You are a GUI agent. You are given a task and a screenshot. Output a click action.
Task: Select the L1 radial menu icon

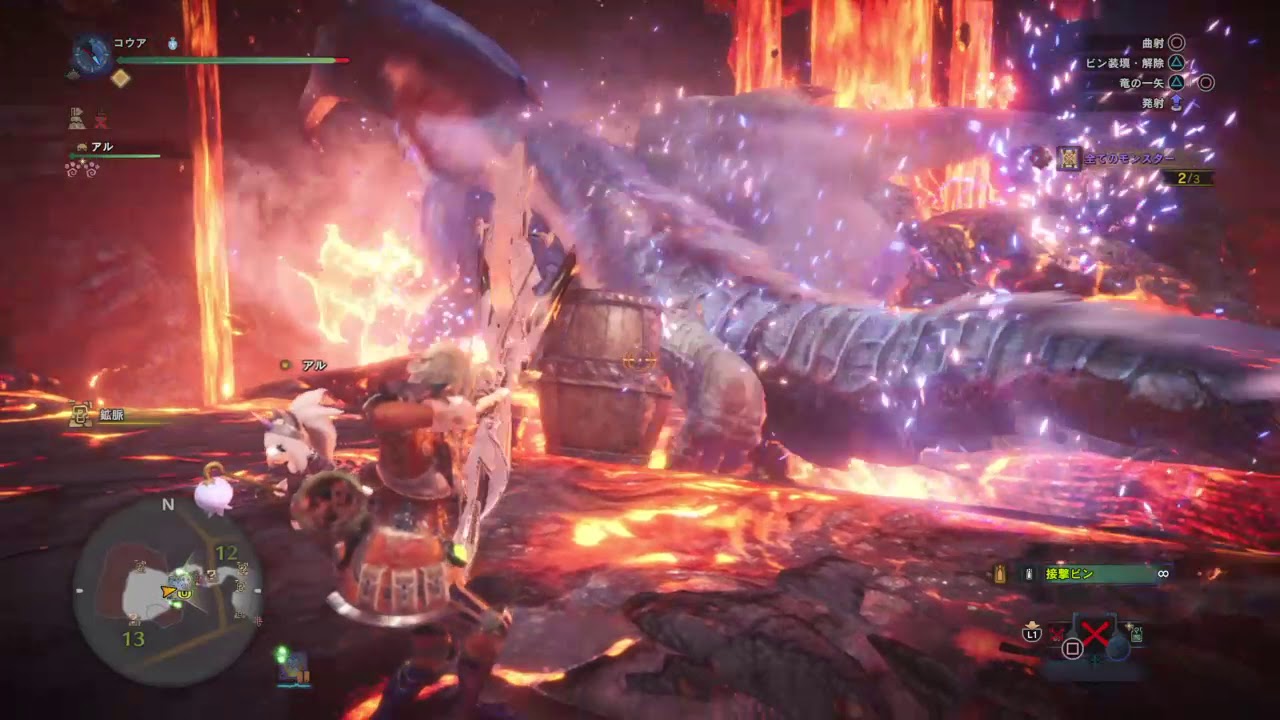(1031, 633)
